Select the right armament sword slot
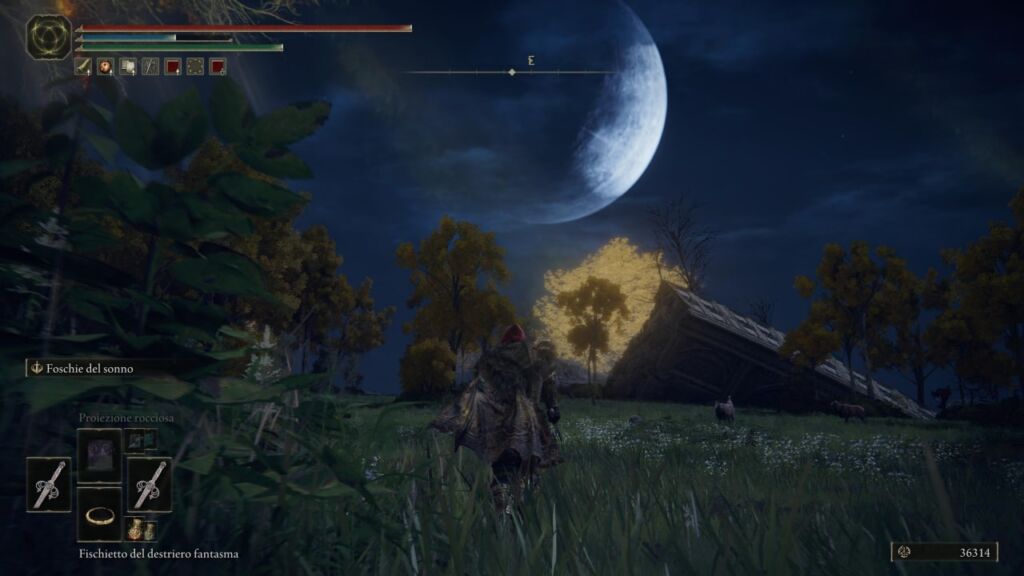 (x=149, y=485)
